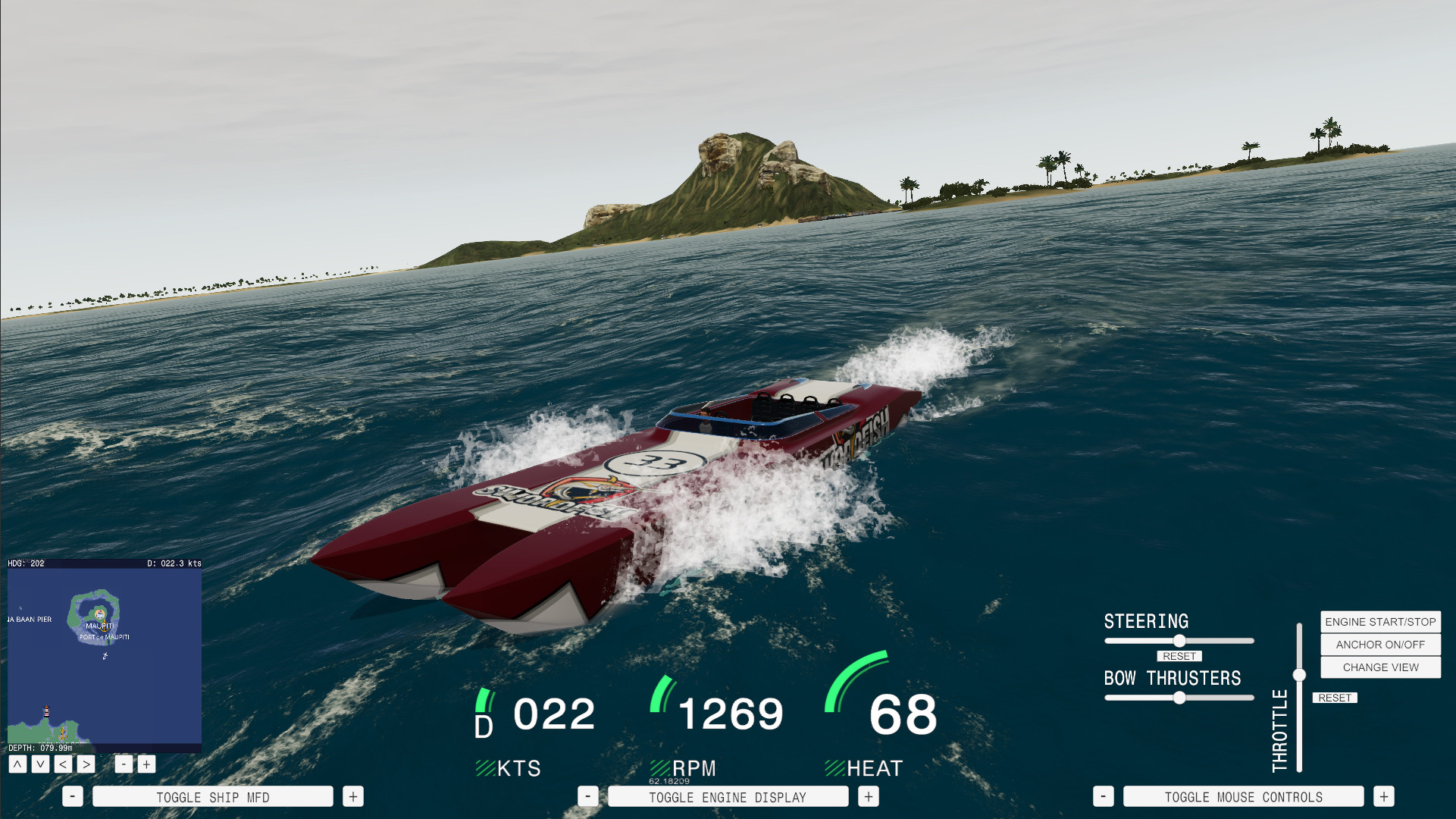Reset the steering to center
This screenshot has width=1456, height=819.
[1179, 656]
